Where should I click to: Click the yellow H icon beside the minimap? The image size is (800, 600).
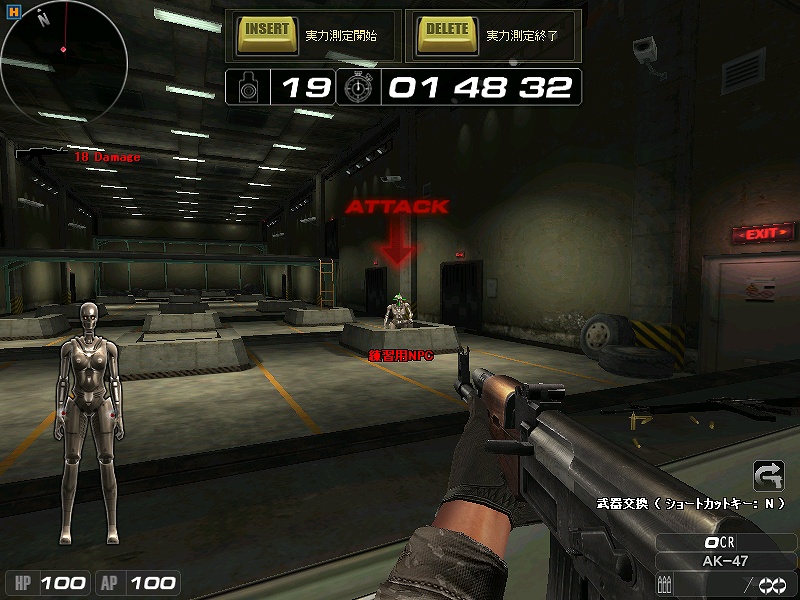(x=14, y=11)
